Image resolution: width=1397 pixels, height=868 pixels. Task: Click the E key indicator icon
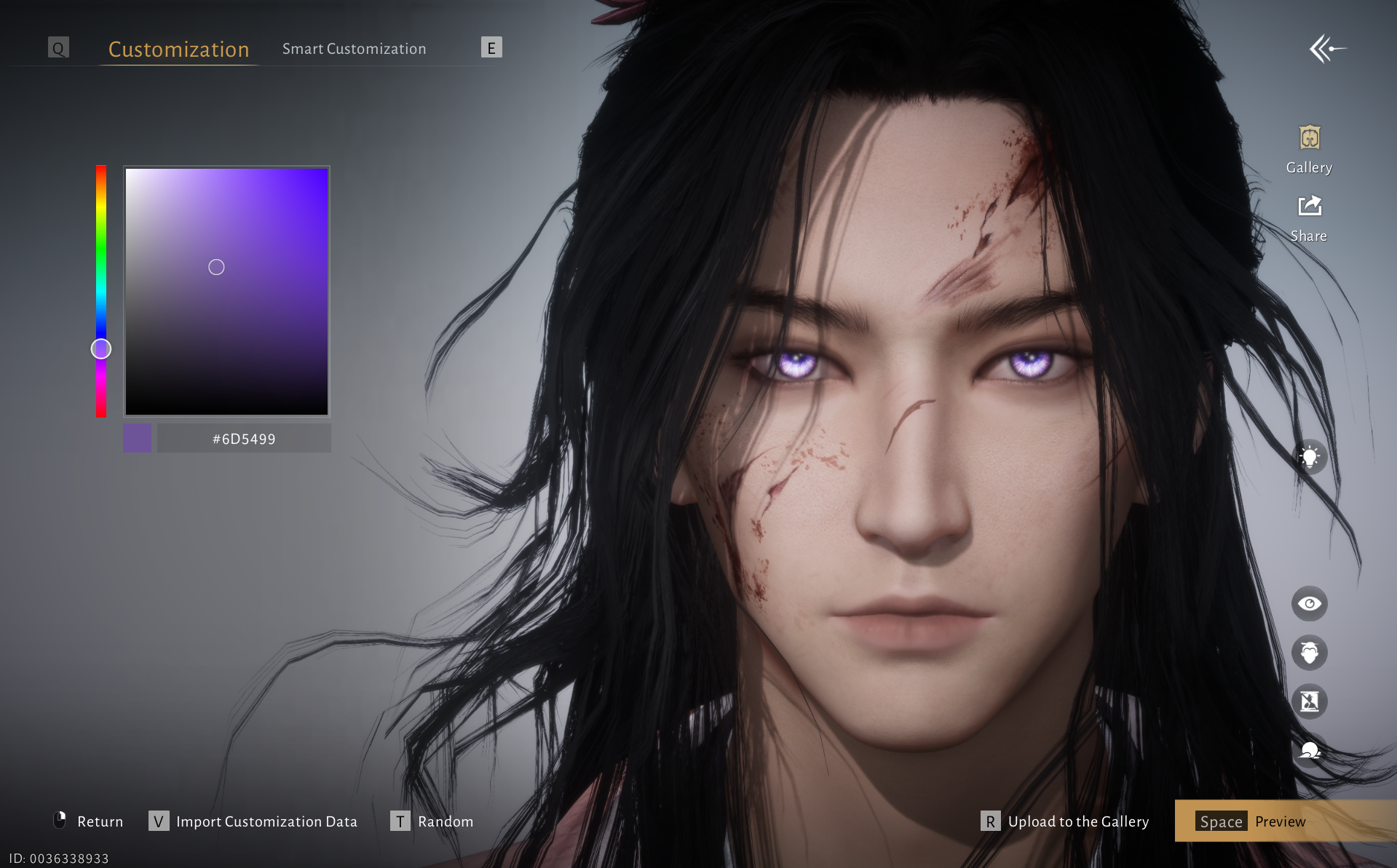click(492, 47)
